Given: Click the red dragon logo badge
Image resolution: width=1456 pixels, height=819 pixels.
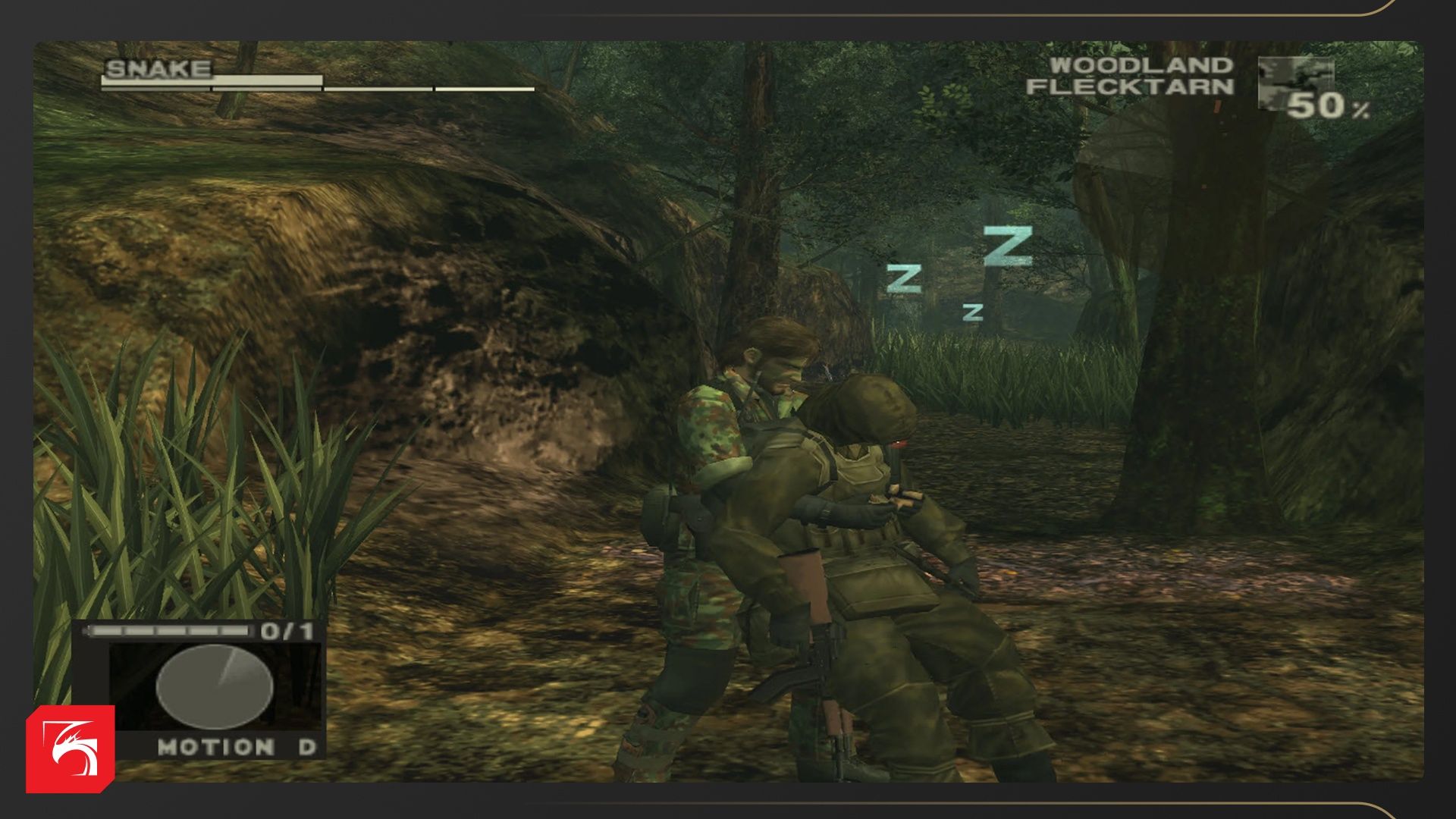Looking at the screenshot, I should pos(71,749).
